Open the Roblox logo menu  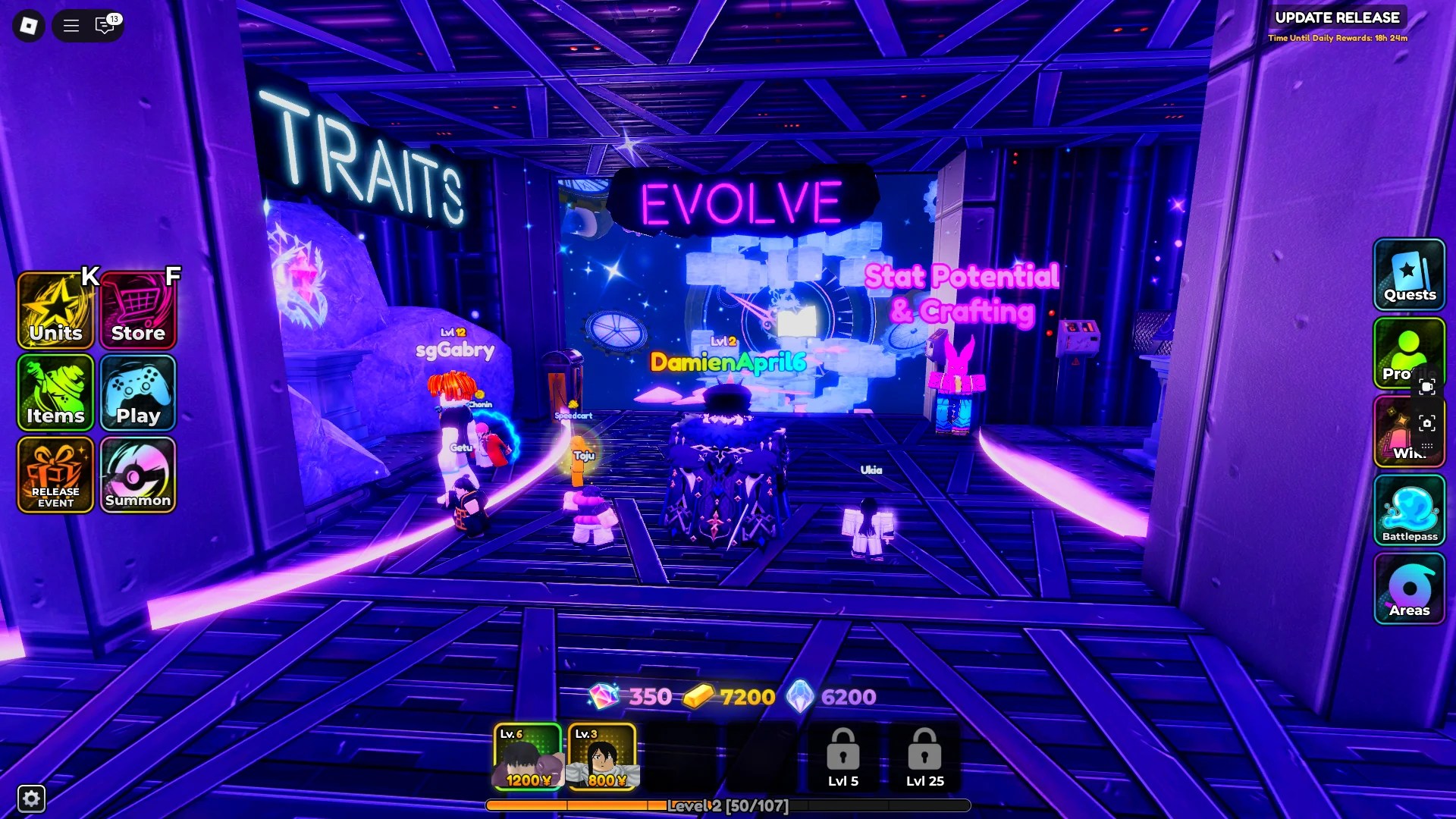pos(29,26)
